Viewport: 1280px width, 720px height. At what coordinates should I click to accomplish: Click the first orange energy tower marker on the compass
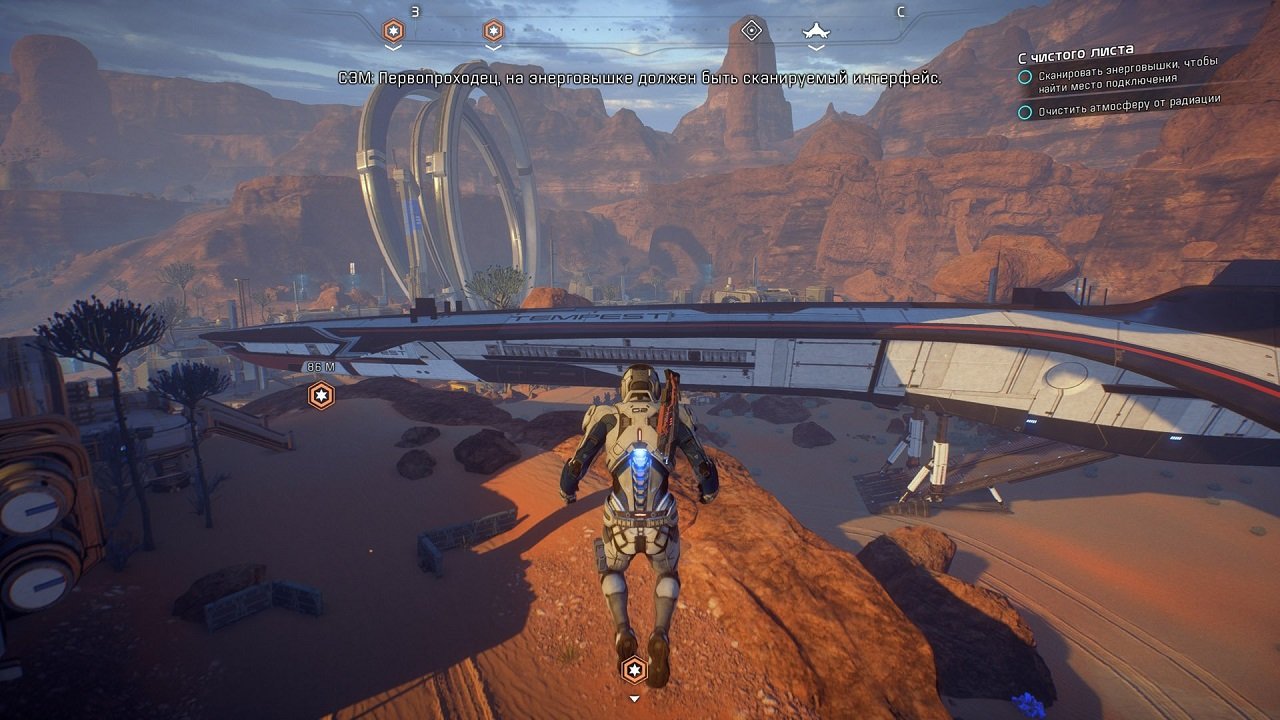point(393,30)
